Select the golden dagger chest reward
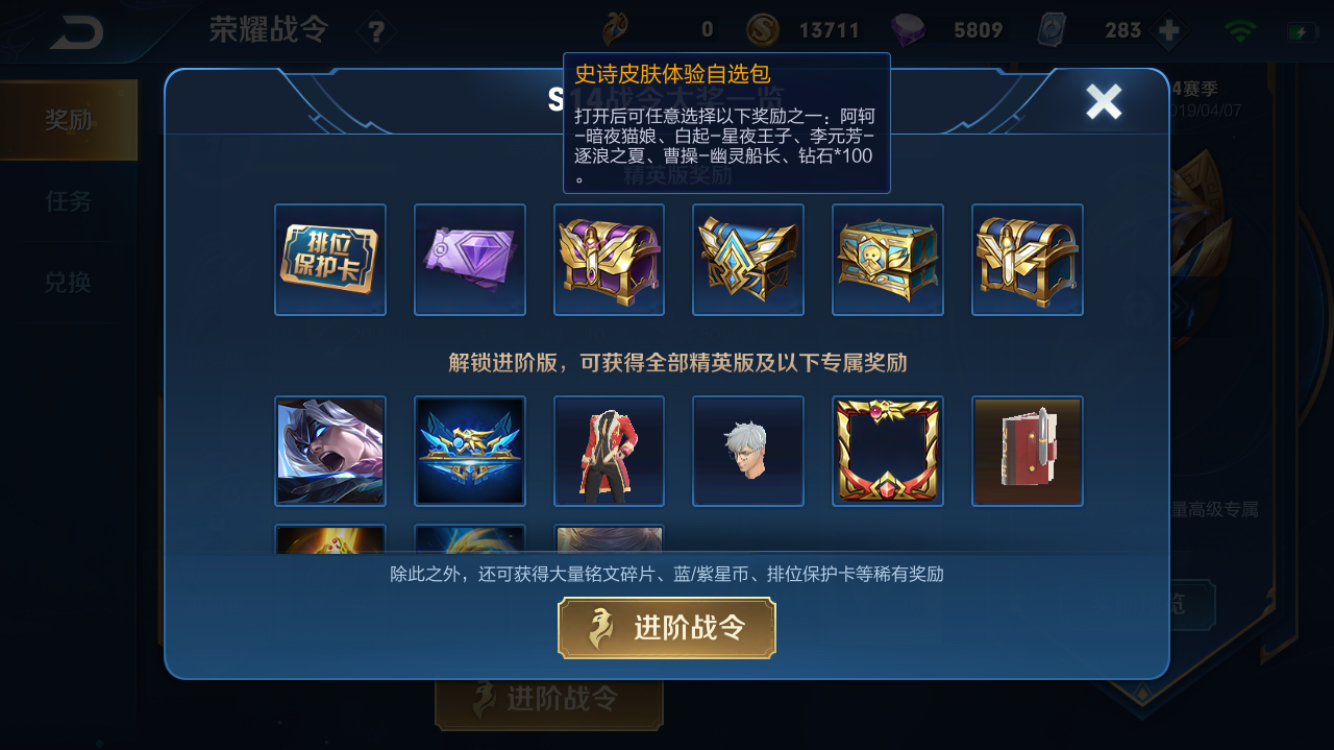The height and width of the screenshot is (750, 1334). click(1026, 259)
